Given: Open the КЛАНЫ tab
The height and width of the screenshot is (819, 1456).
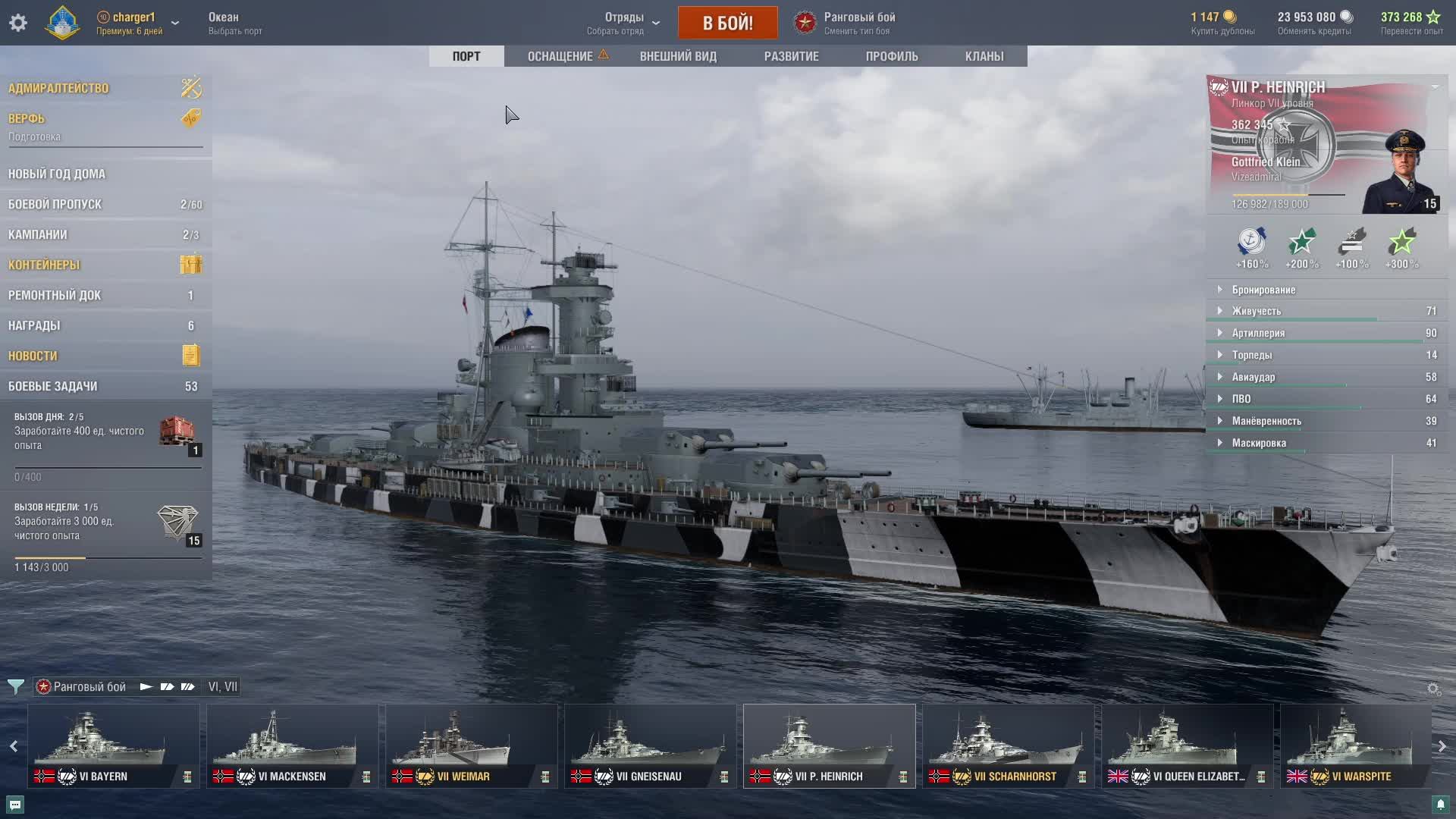Looking at the screenshot, I should point(984,56).
